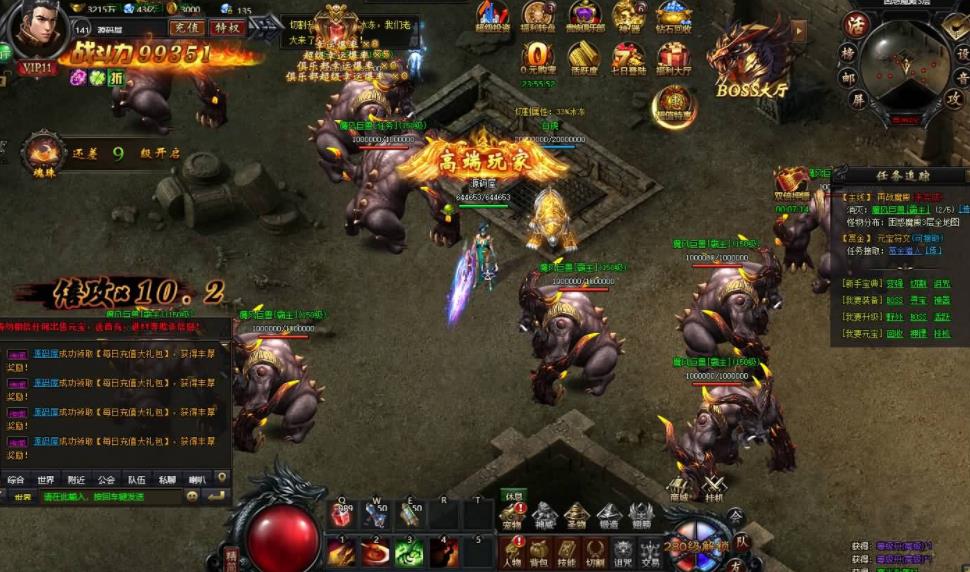Activate the green swirl skill in slot 3
Image resolution: width=970 pixels, height=572 pixels.
pyautogui.click(x=409, y=551)
